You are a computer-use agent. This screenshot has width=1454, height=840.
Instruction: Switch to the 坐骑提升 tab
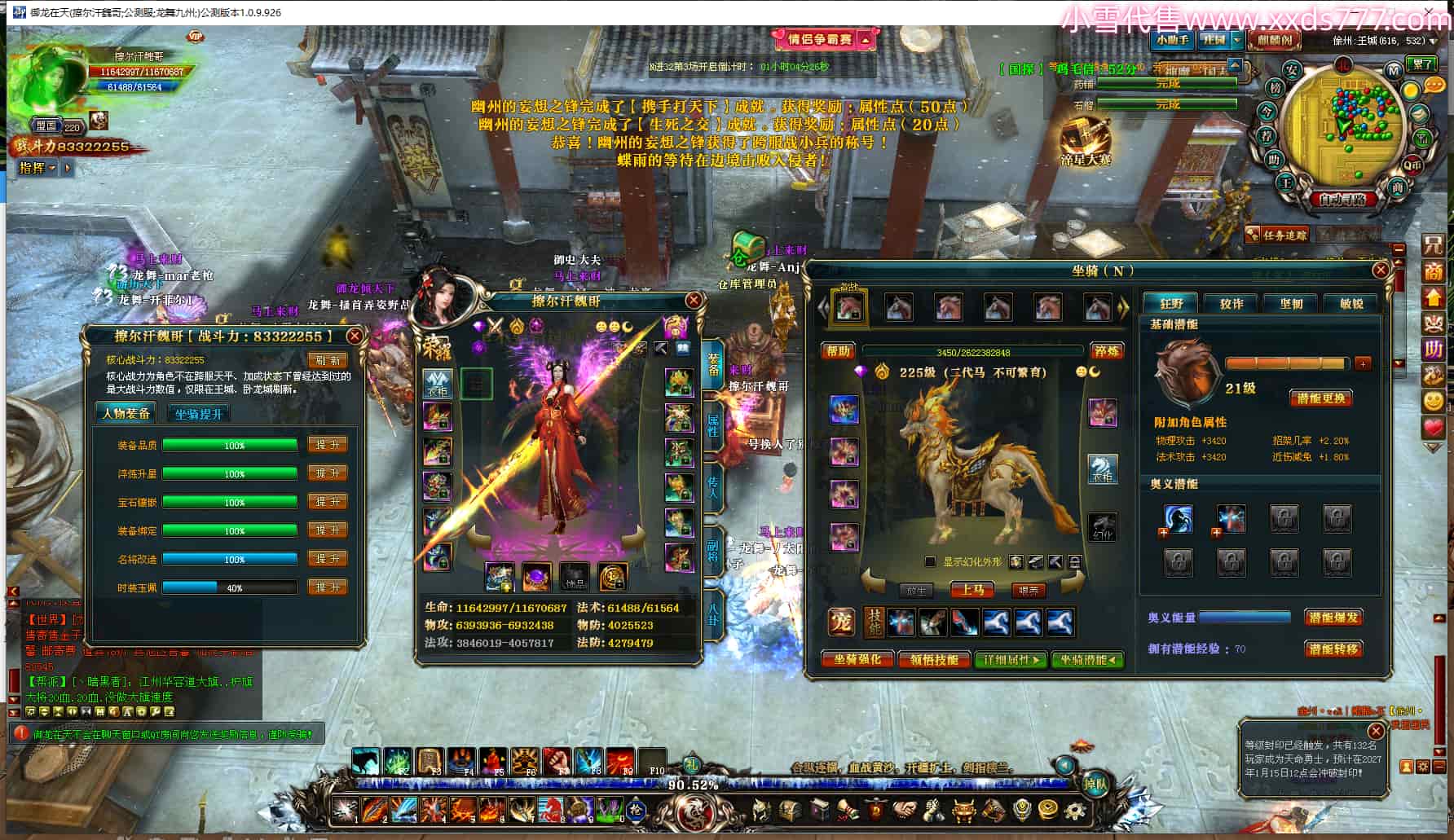click(198, 414)
